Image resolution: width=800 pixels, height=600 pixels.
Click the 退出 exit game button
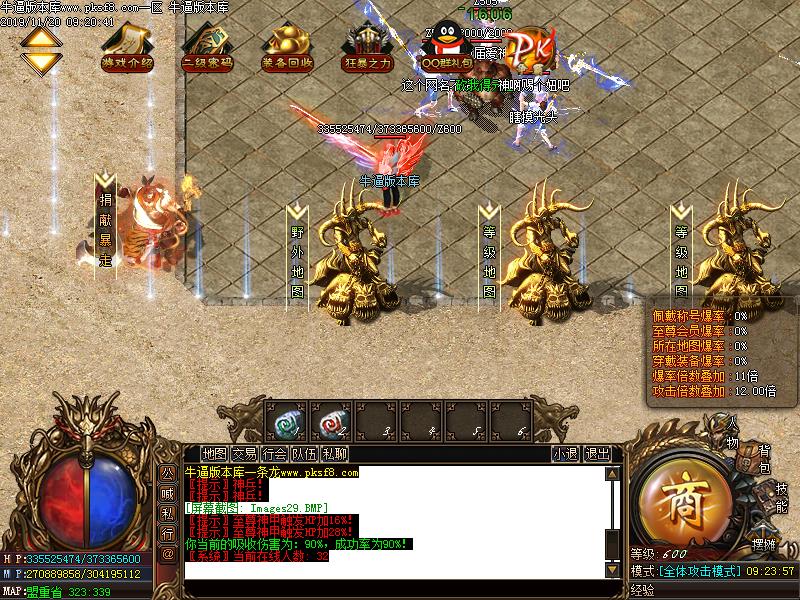pos(597,453)
